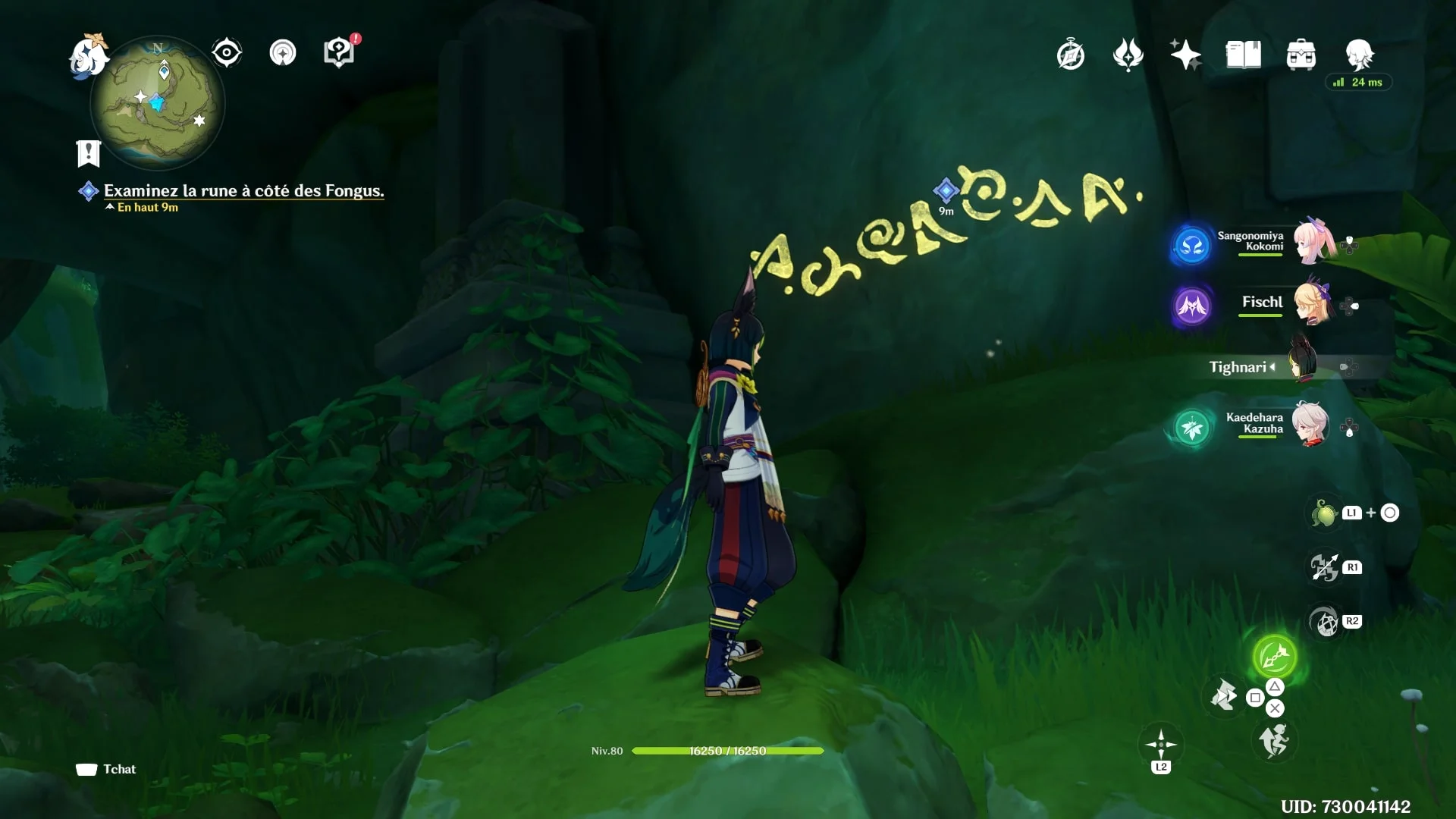Open the quest log banner icon
1456x819 pixels.
pos(89,153)
